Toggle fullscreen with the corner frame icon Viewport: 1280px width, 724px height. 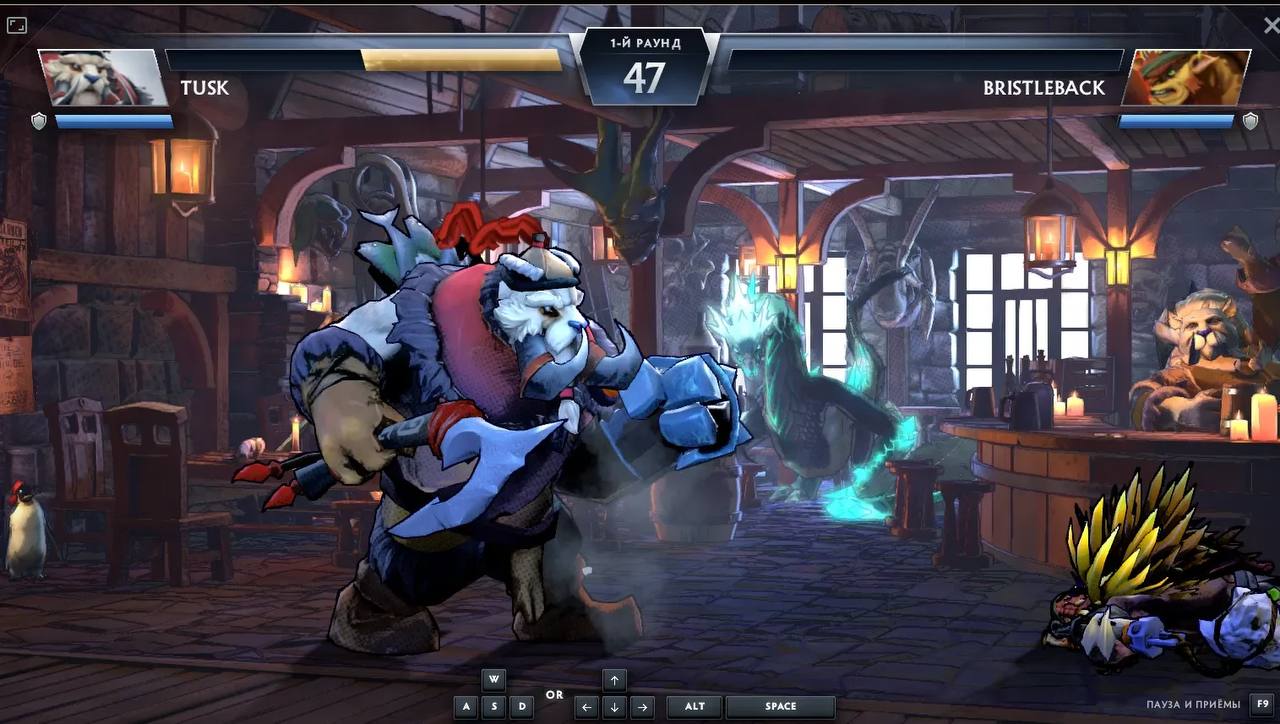pyautogui.click(x=16, y=26)
